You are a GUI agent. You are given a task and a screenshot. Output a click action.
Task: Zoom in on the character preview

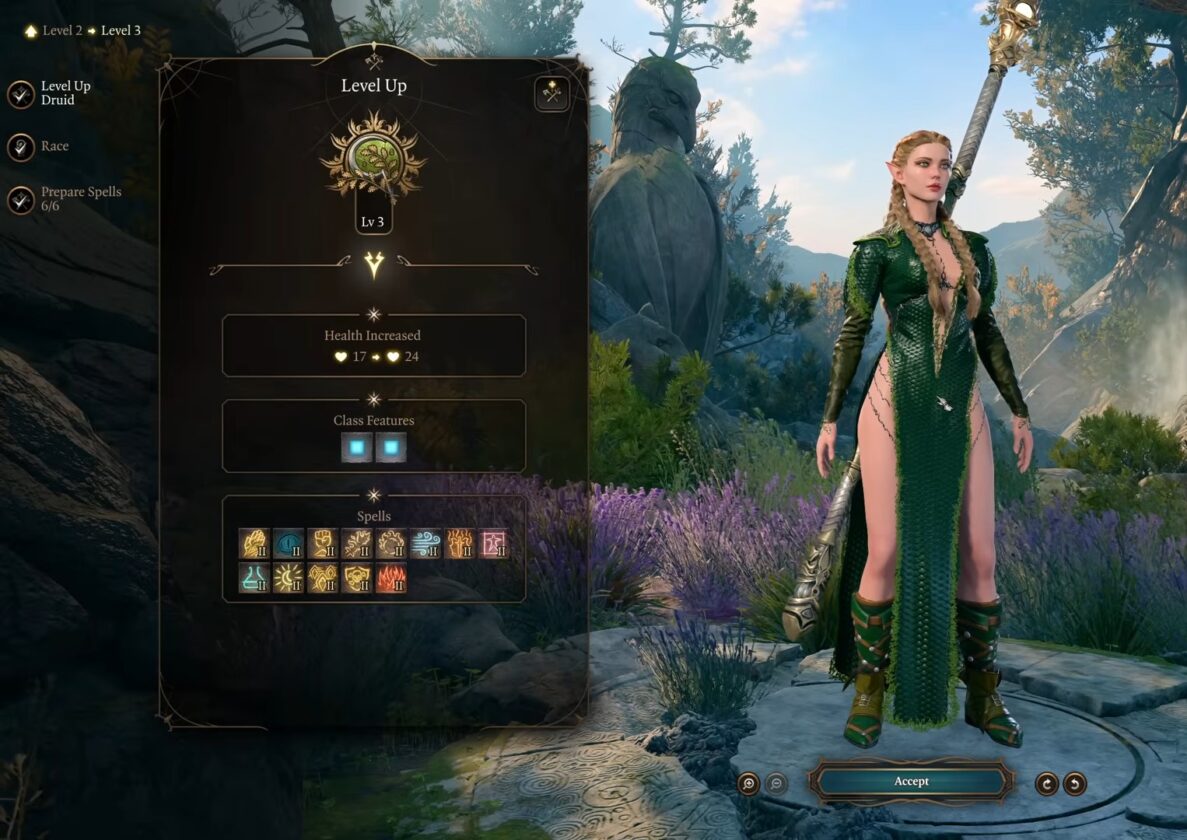click(748, 783)
